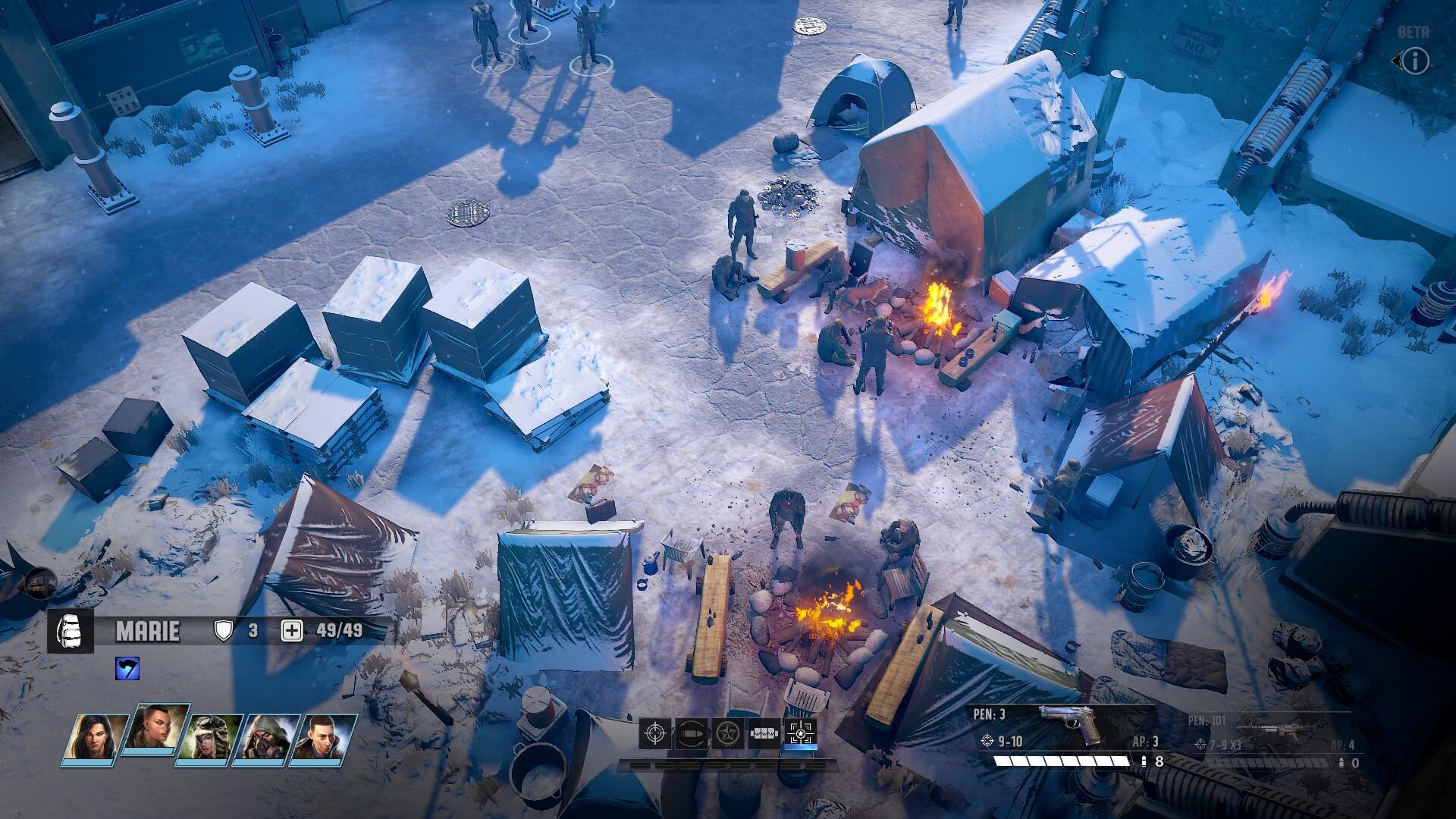Use the reload bullet ability

click(x=692, y=733)
